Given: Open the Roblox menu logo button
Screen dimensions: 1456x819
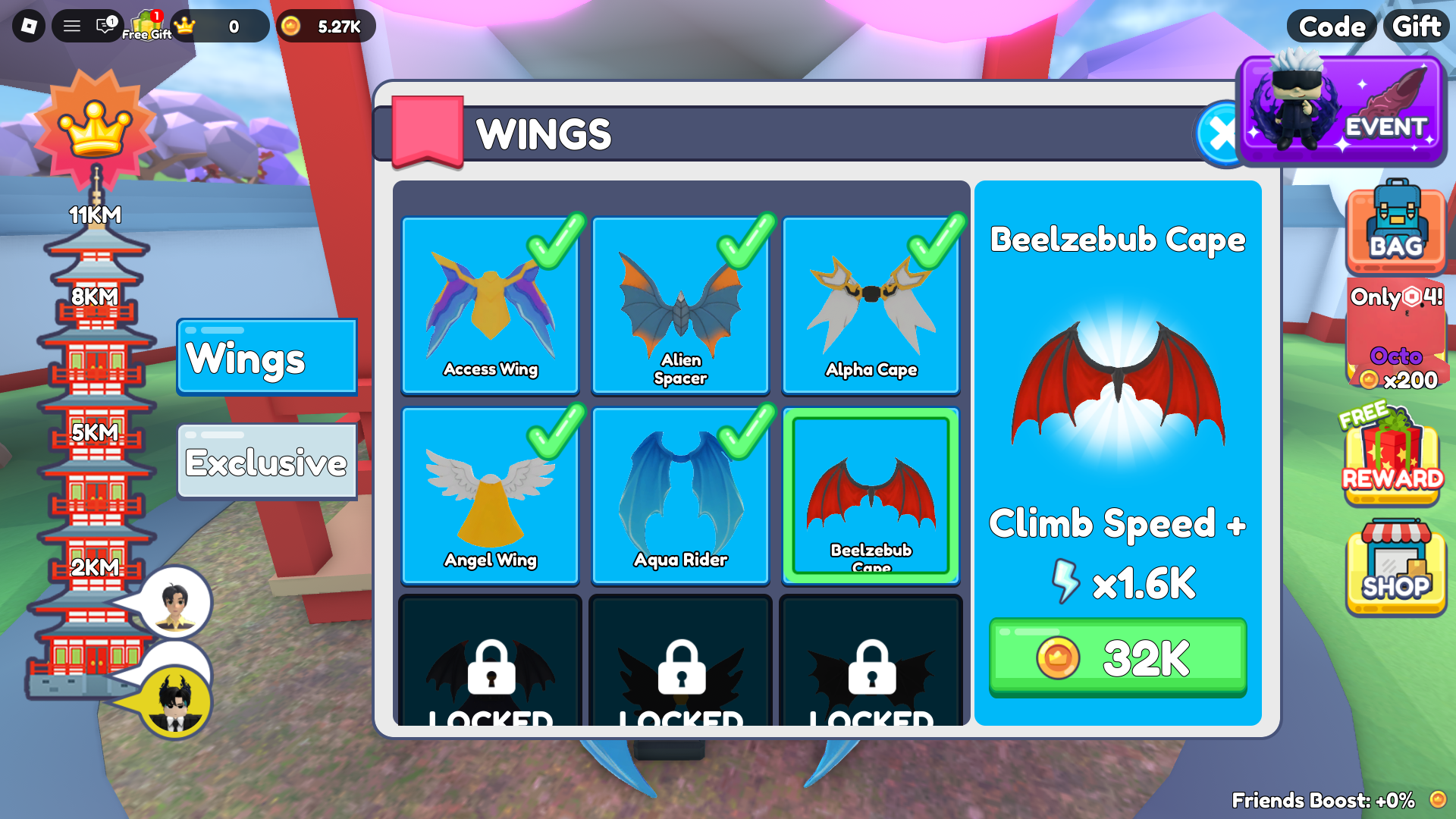Looking at the screenshot, I should pyautogui.click(x=29, y=27).
